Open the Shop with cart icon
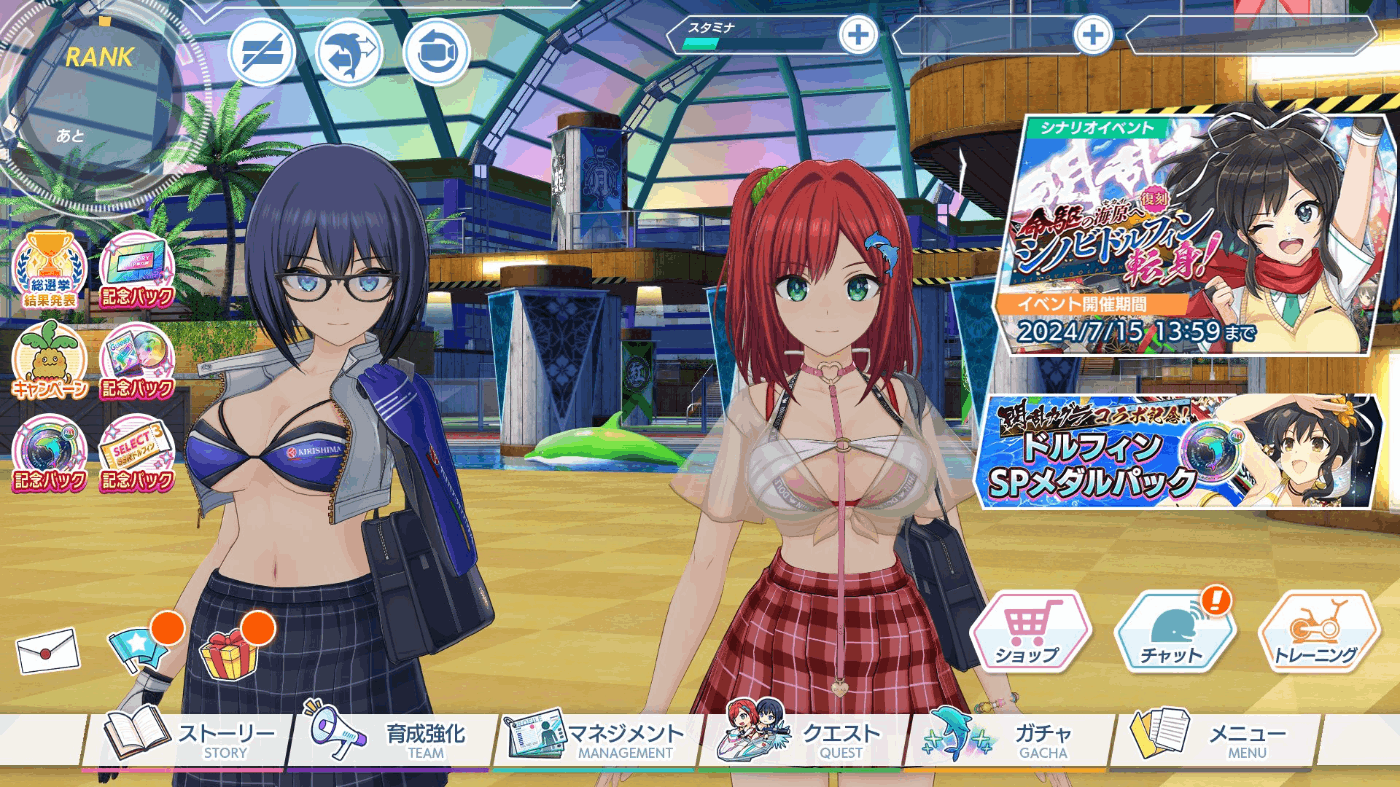Image resolution: width=1400 pixels, height=787 pixels. pos(1030,632)
